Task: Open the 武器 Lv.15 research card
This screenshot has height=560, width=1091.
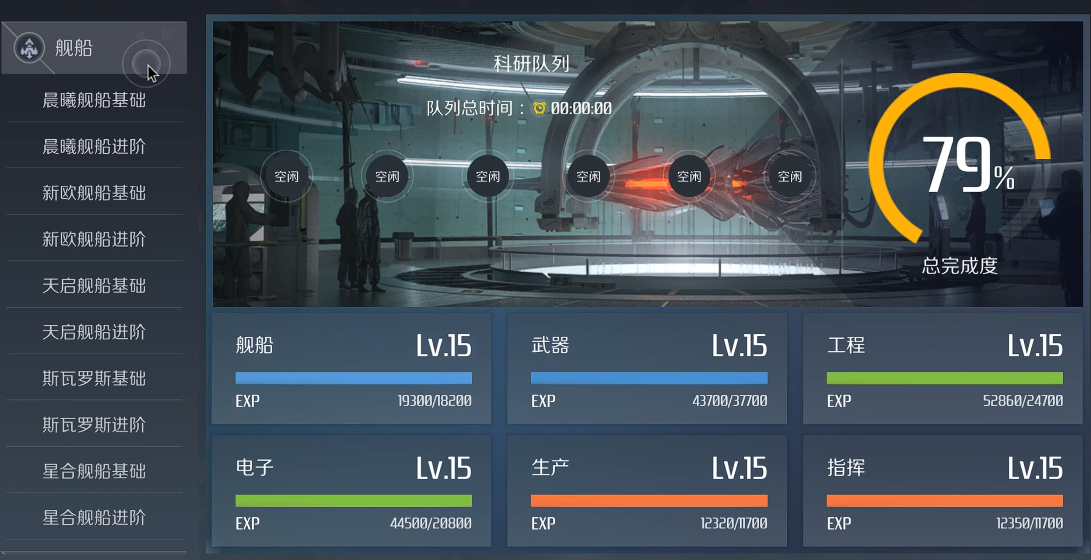Action: point(648,369)
